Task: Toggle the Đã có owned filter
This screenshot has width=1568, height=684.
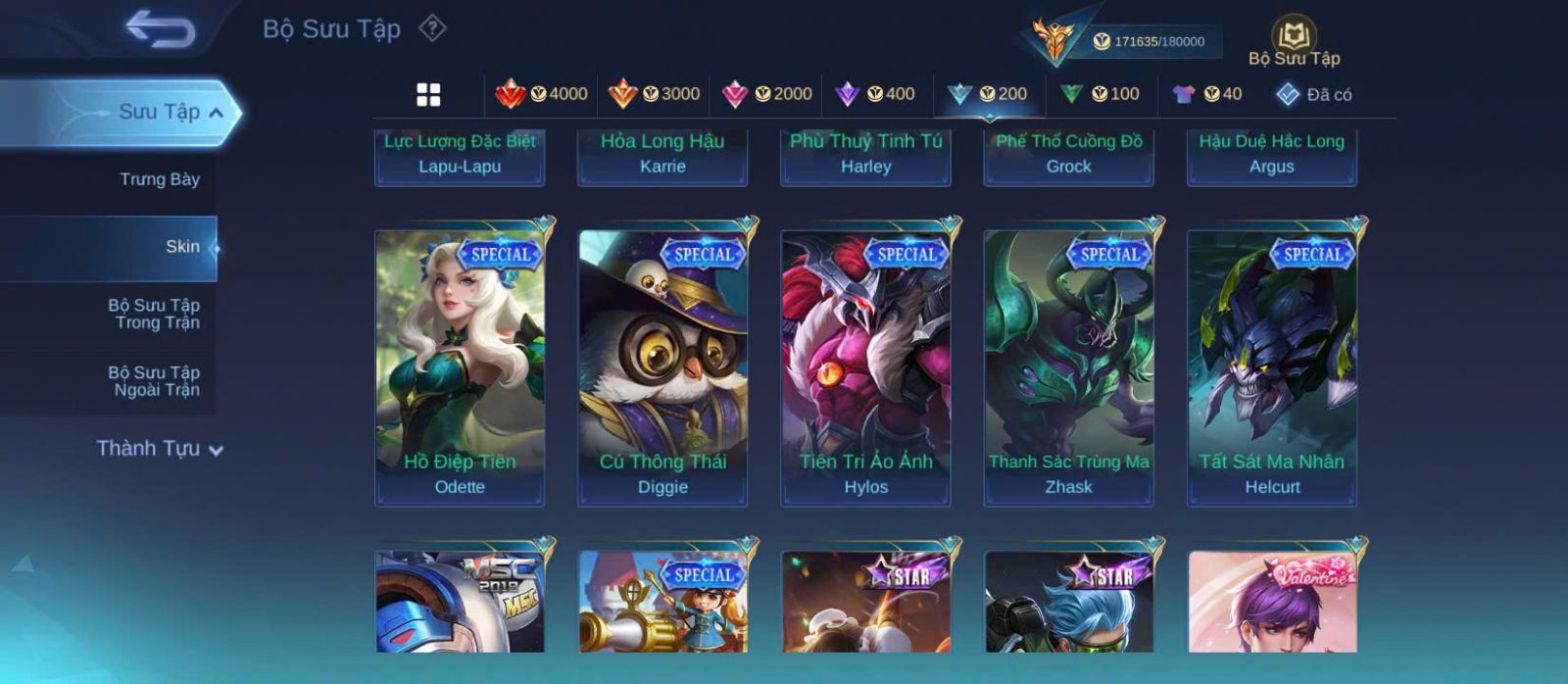Action: pyautogui.click(x=1313, y=94)
